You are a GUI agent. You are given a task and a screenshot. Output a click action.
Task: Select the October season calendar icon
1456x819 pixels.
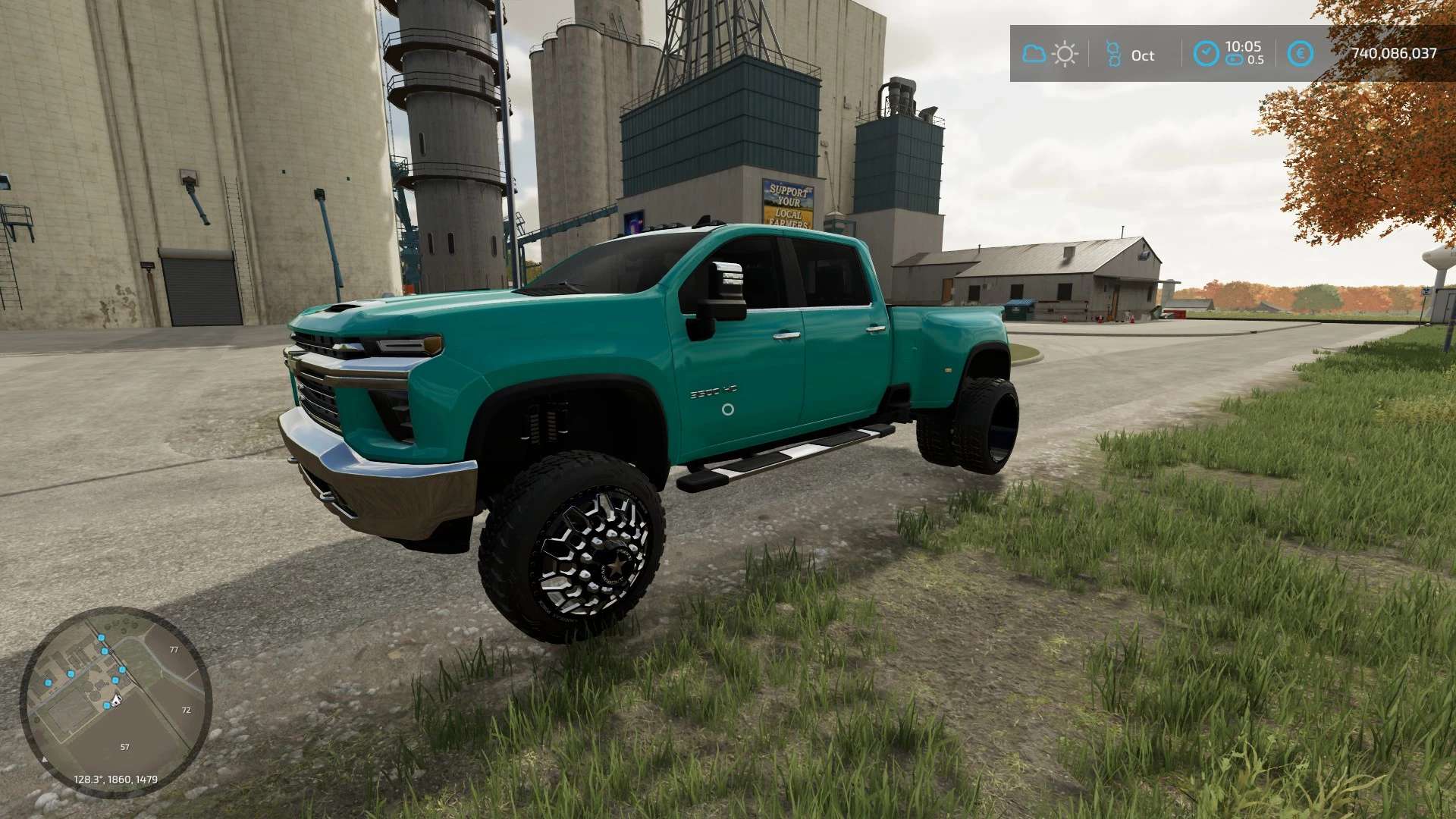point(1113,55)
